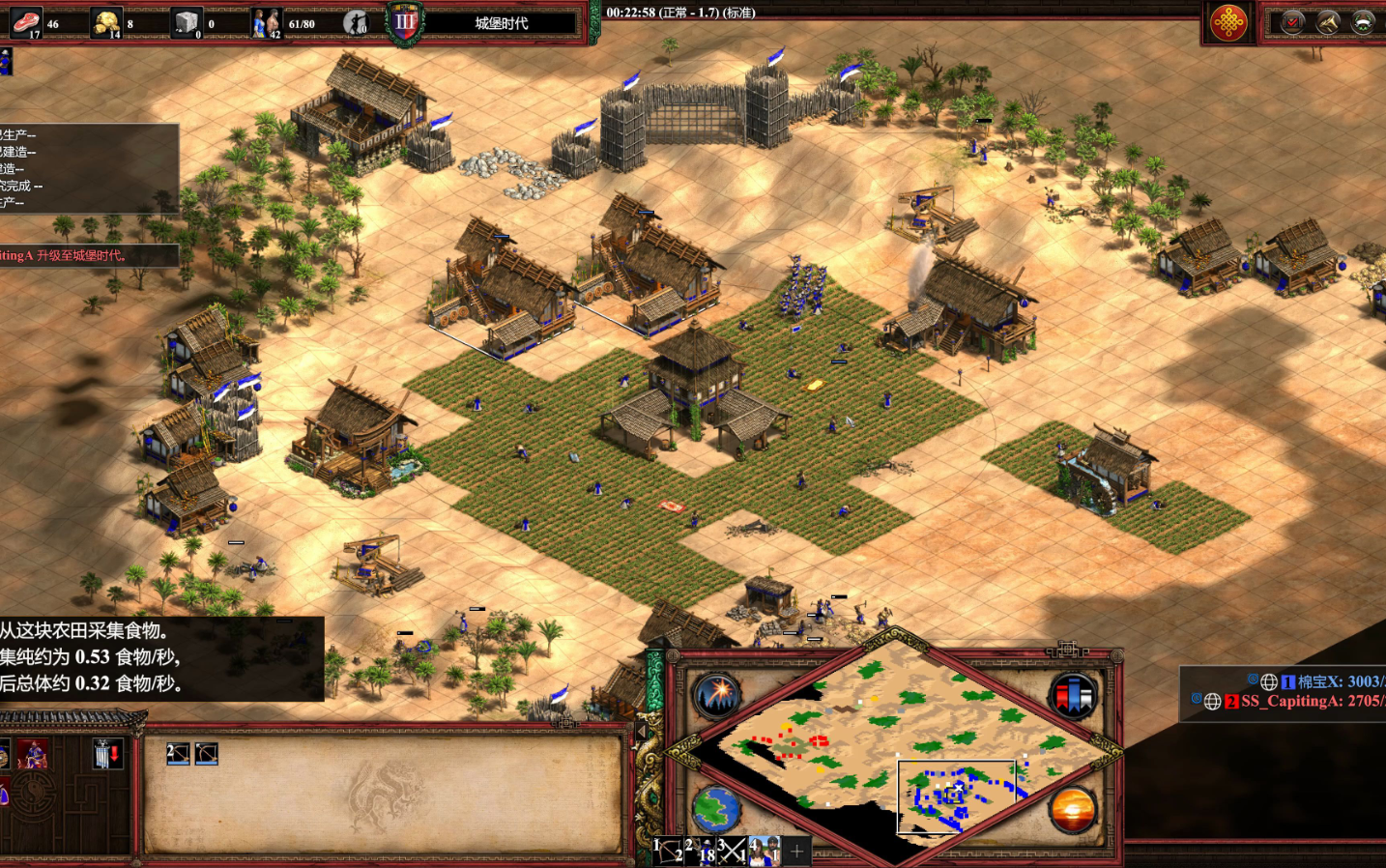
Task: Switch to the globe terrain minimap view
Action: pos(716,810)
